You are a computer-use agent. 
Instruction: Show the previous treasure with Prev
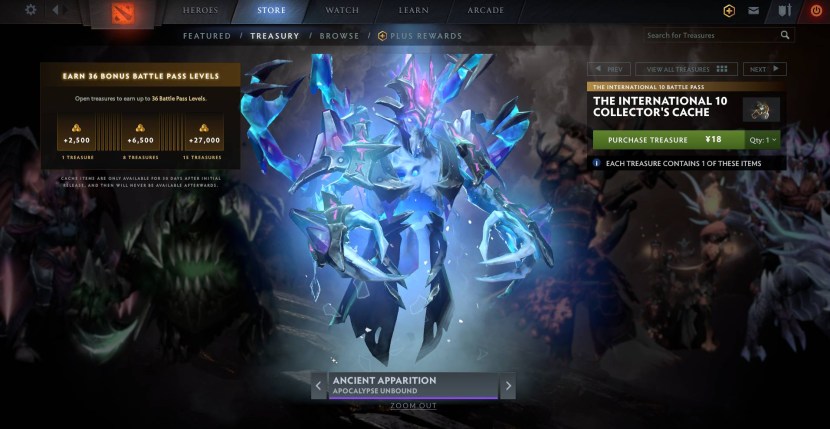click(609, 69)
